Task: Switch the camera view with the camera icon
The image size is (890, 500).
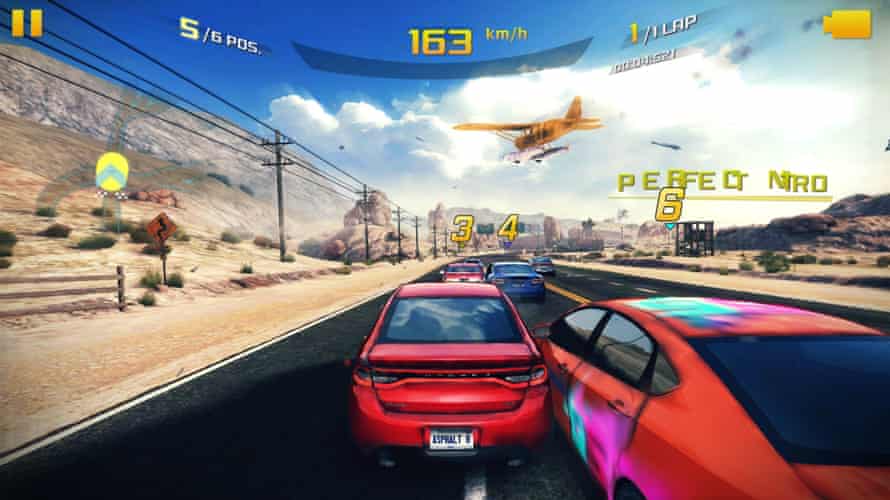Action: [x=847, y=24]
